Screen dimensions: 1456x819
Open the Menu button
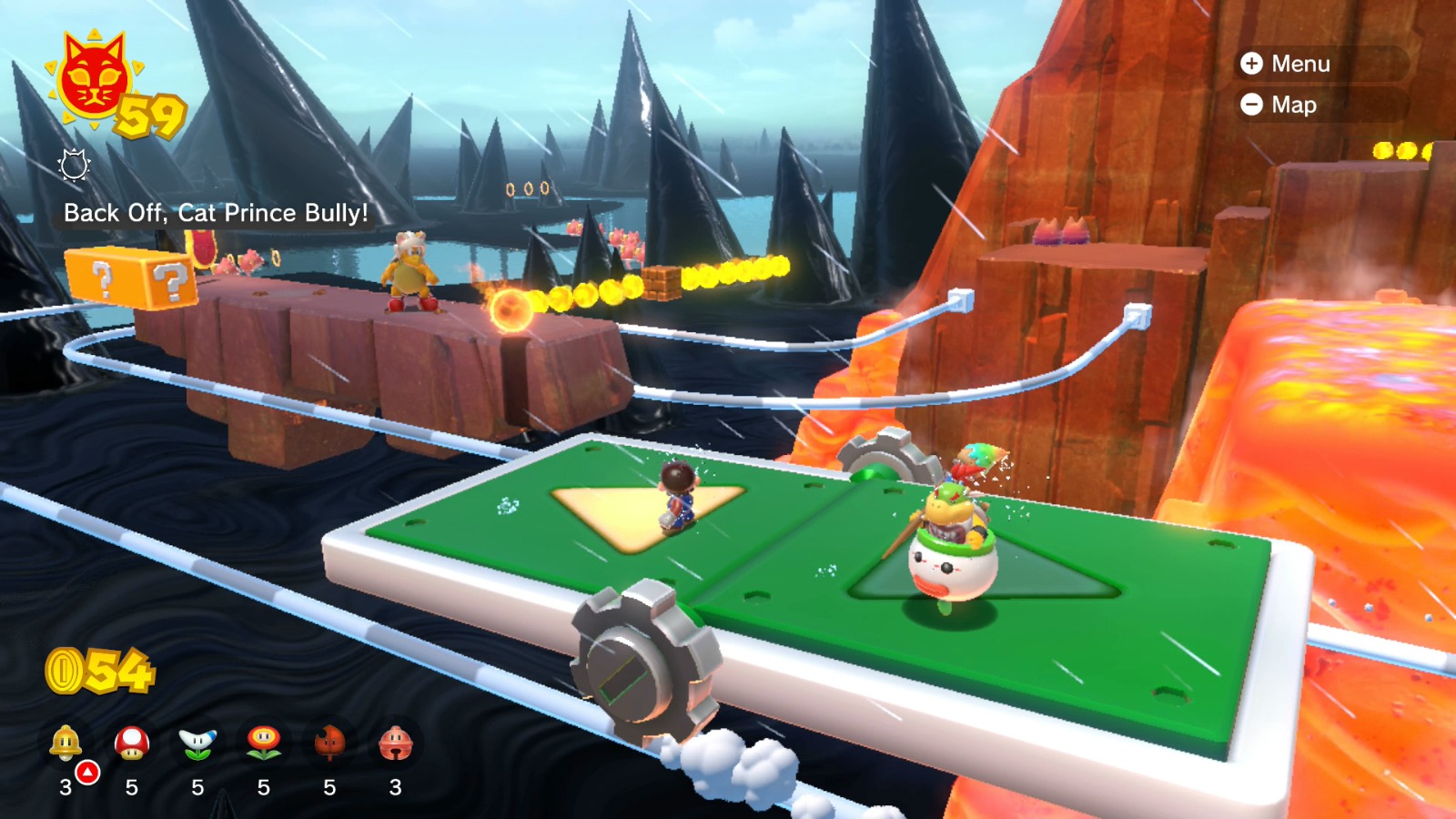click(x=1301, y=65)
